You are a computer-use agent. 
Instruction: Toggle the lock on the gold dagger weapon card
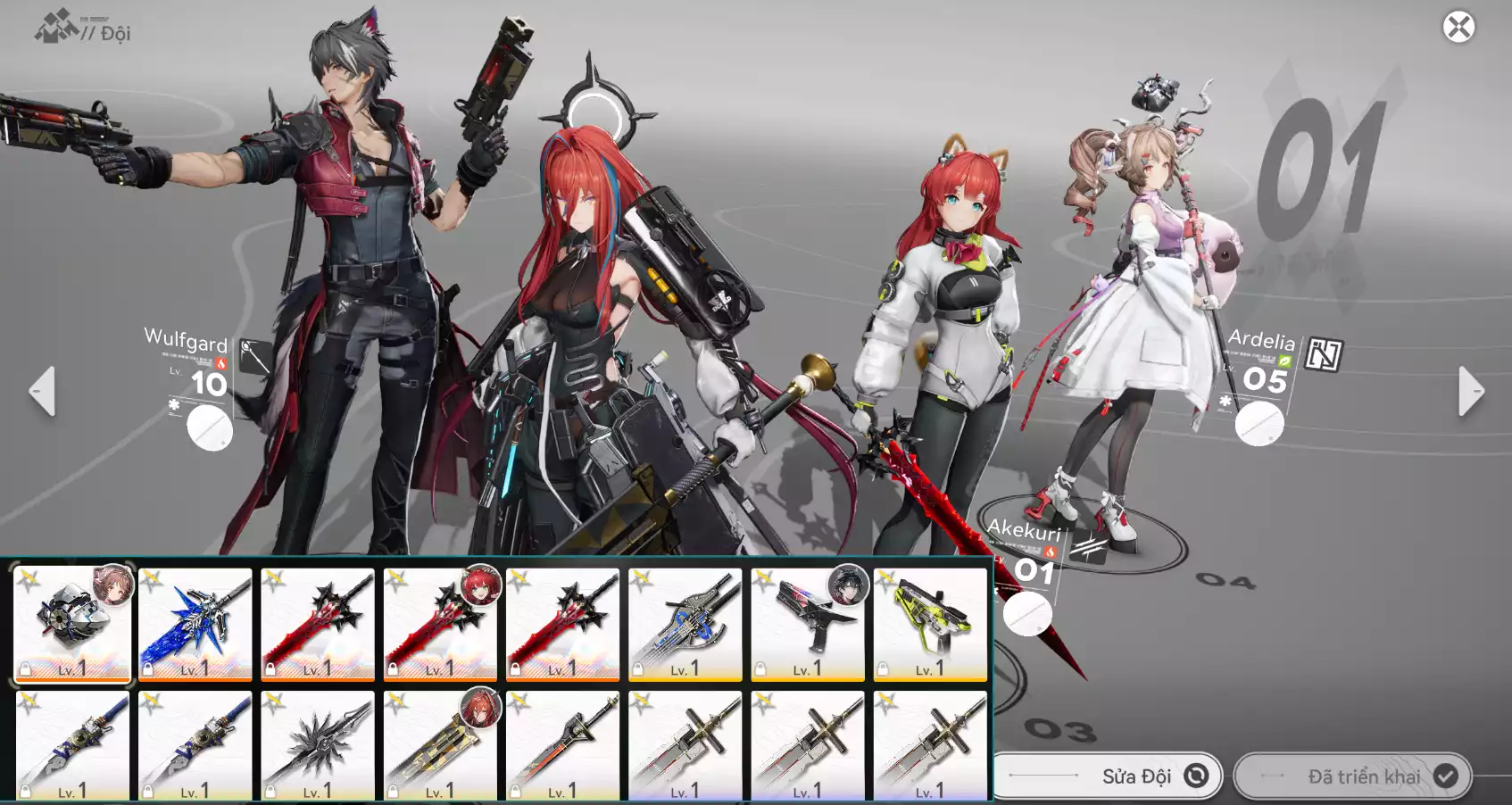pyautogui.click(x=393, y=789)
